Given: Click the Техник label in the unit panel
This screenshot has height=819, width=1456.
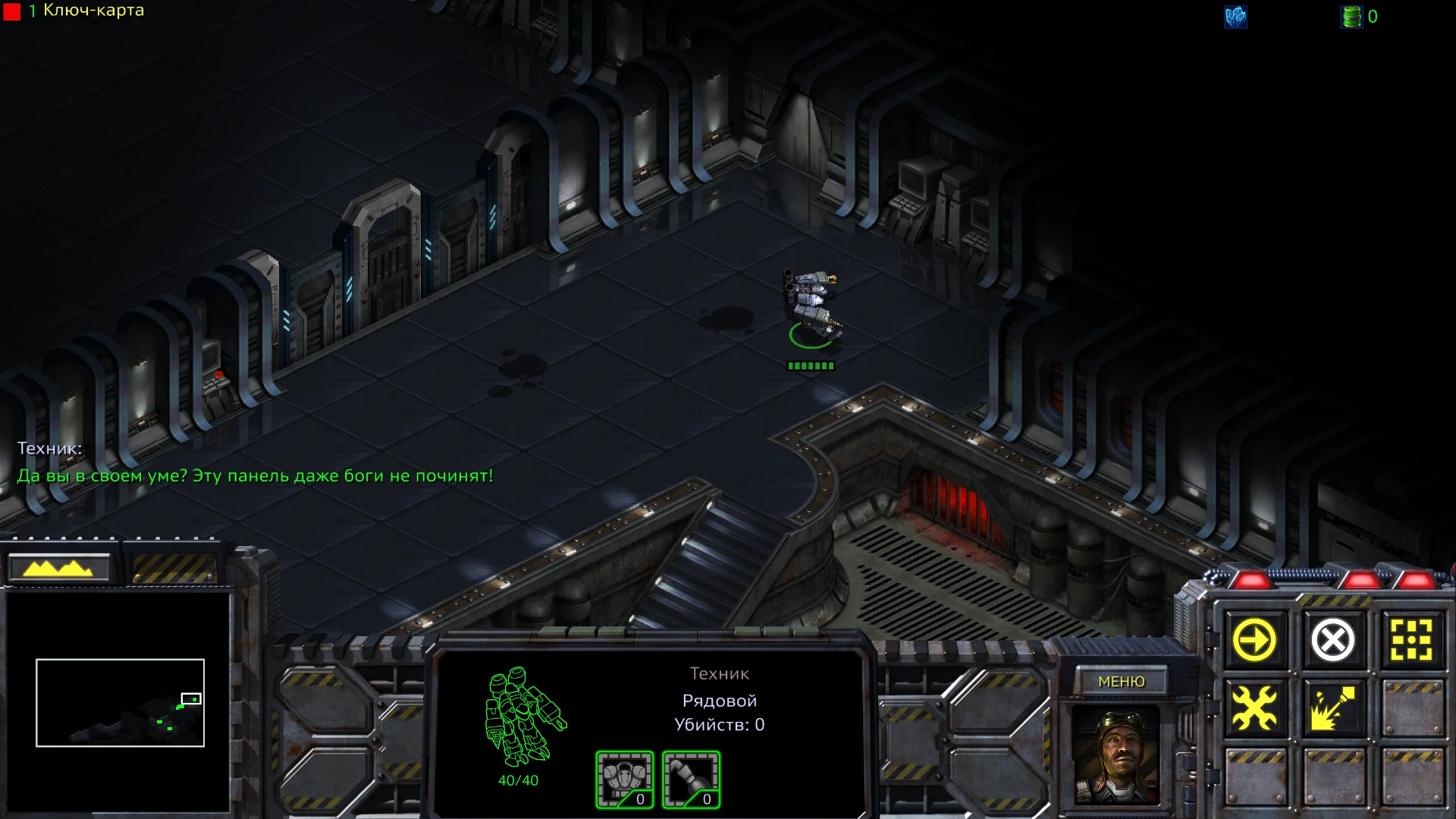Looking at the screenshot, I should tap(718, 673).
